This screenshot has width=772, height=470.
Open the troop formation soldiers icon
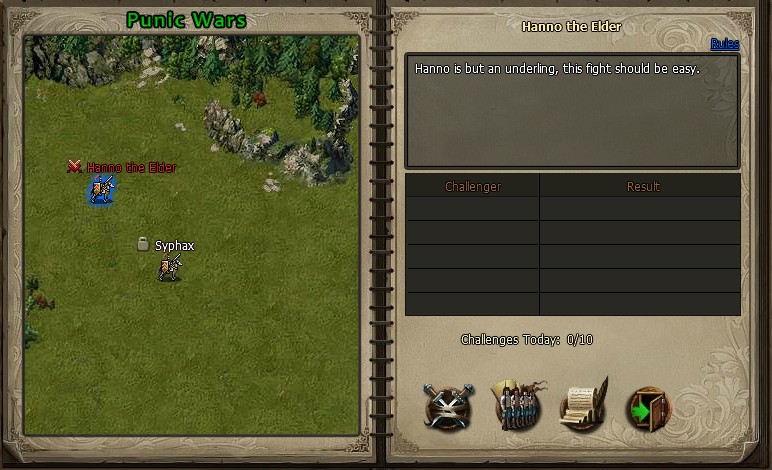pos(519,405)
